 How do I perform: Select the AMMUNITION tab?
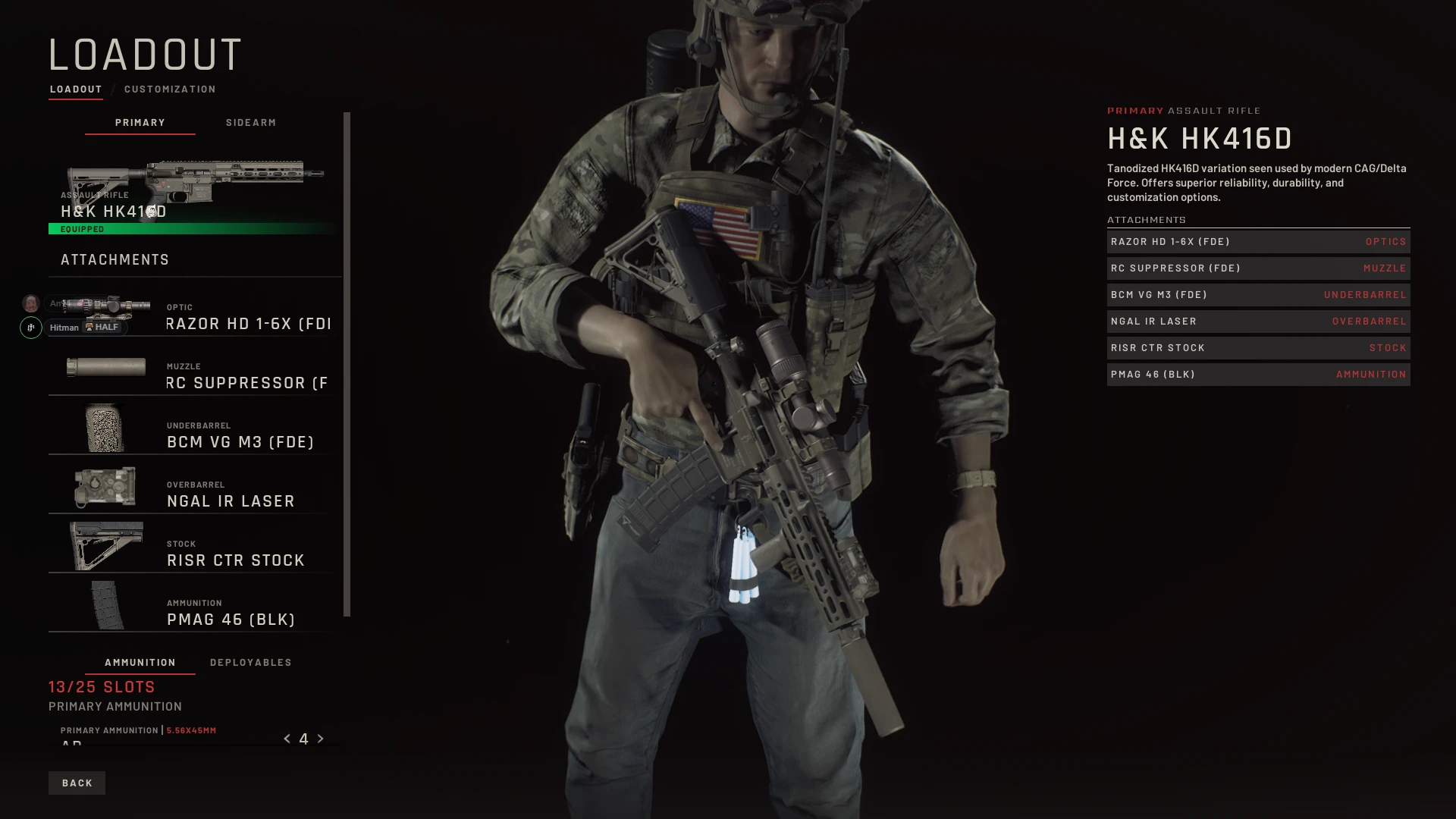(140, 662)
